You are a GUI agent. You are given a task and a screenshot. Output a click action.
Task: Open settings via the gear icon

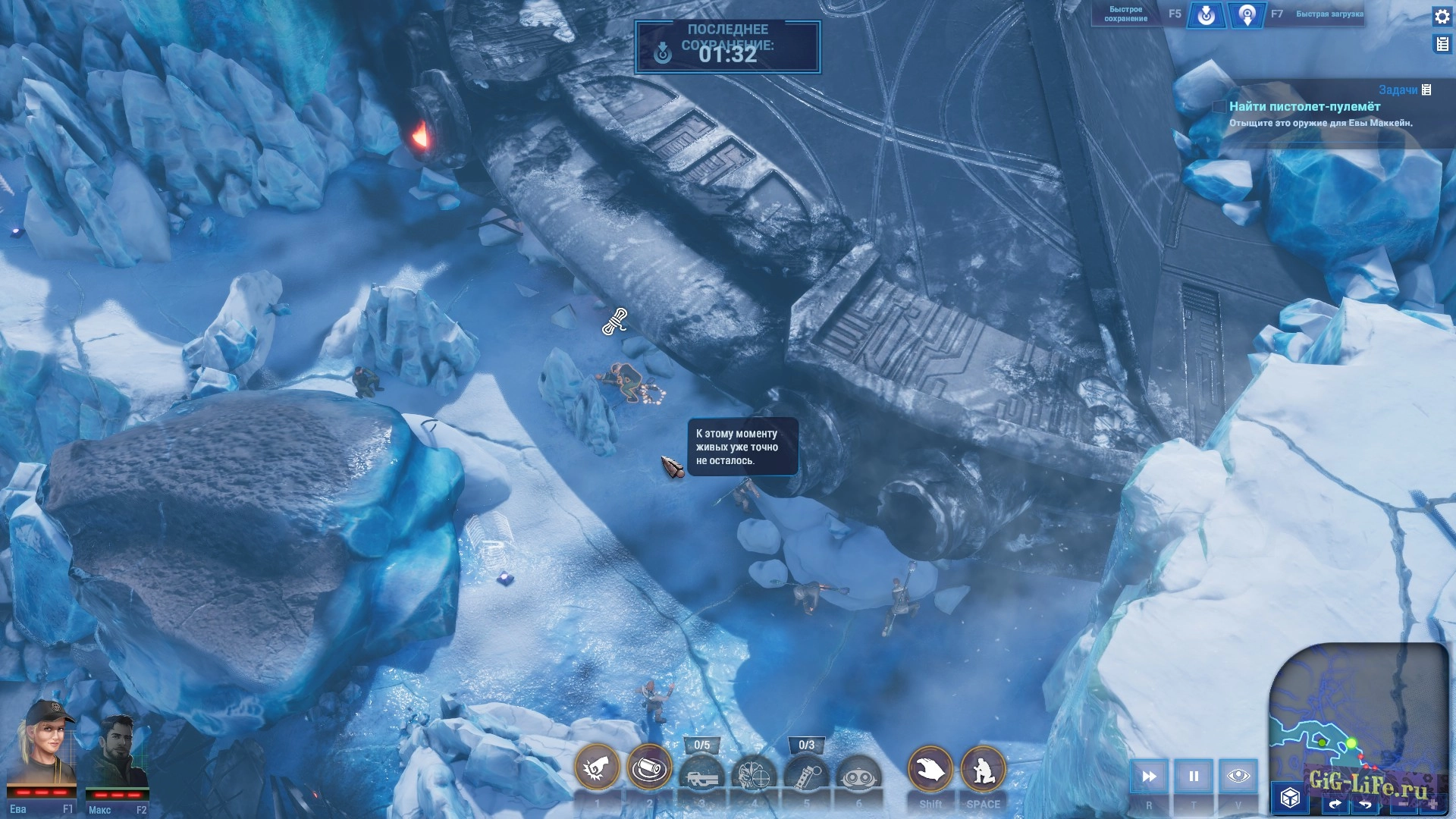[x=1442, y=17]
